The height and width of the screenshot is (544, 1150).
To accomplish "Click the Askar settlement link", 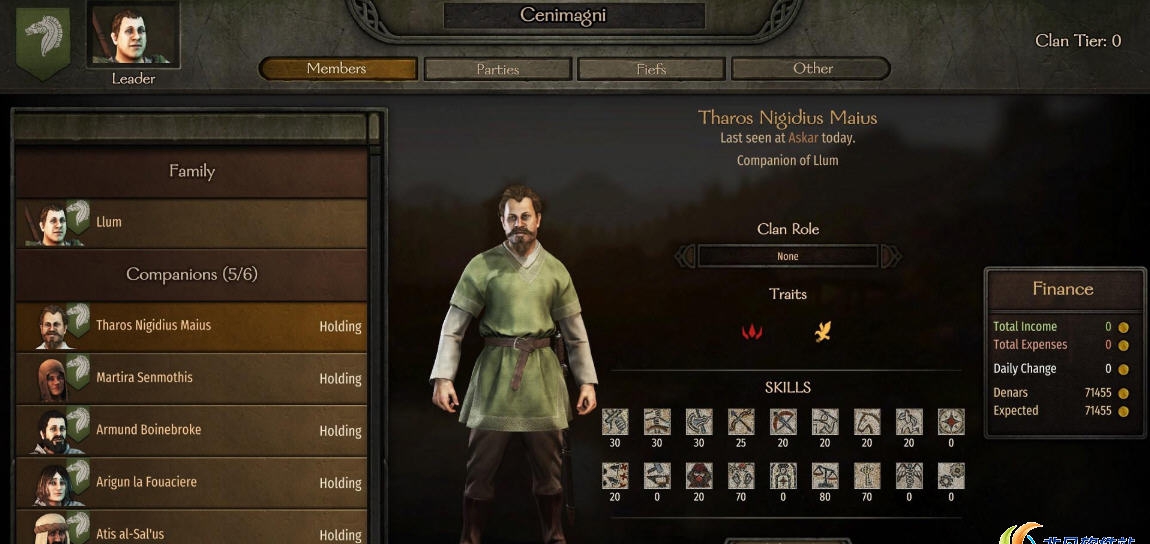I will point(803,138).
